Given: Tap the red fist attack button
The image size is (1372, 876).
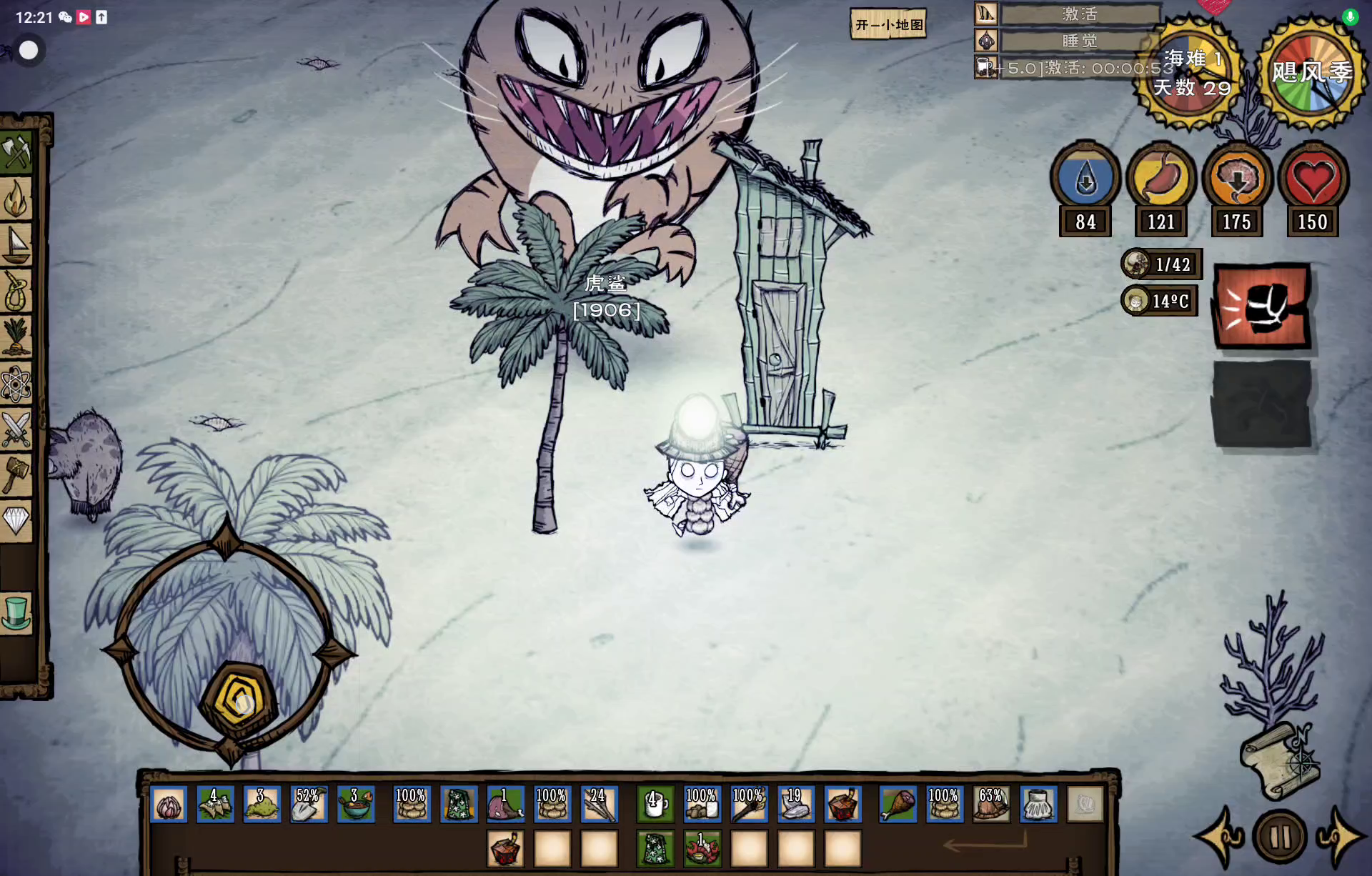Looking at the screenshot, I should coord(1263,307).
